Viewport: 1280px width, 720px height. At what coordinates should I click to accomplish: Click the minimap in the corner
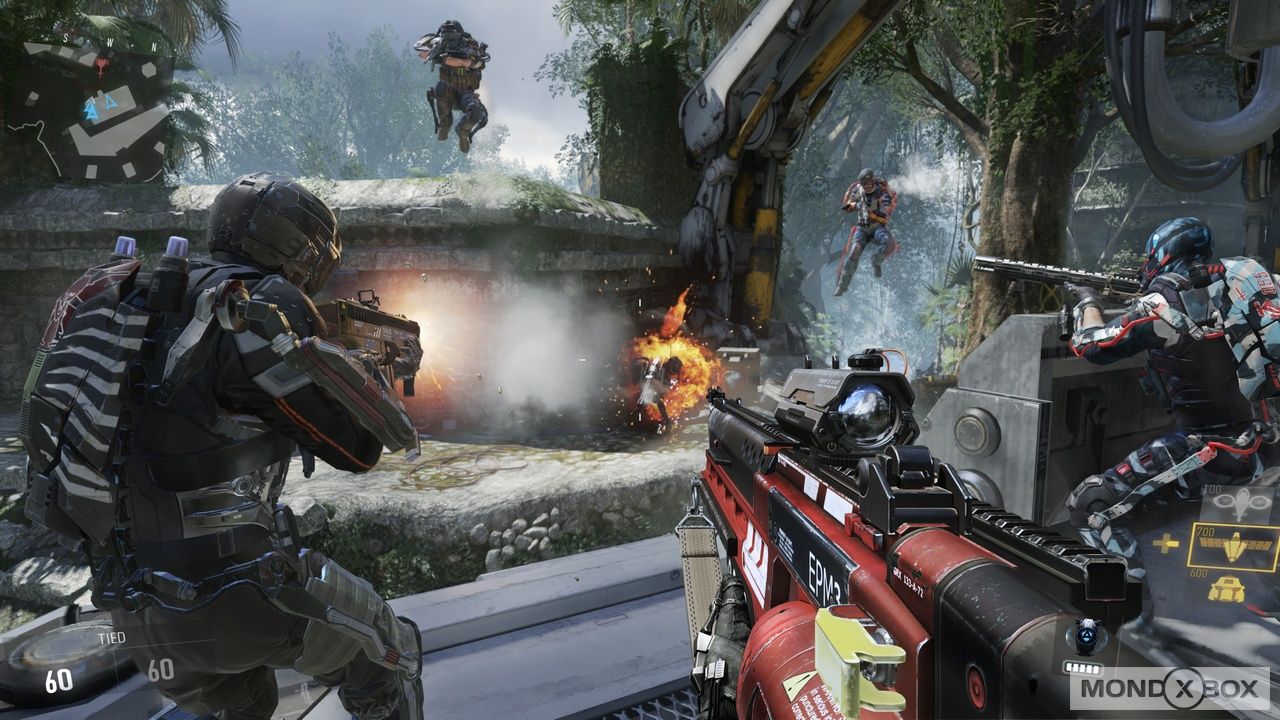[x=90, y=112]
